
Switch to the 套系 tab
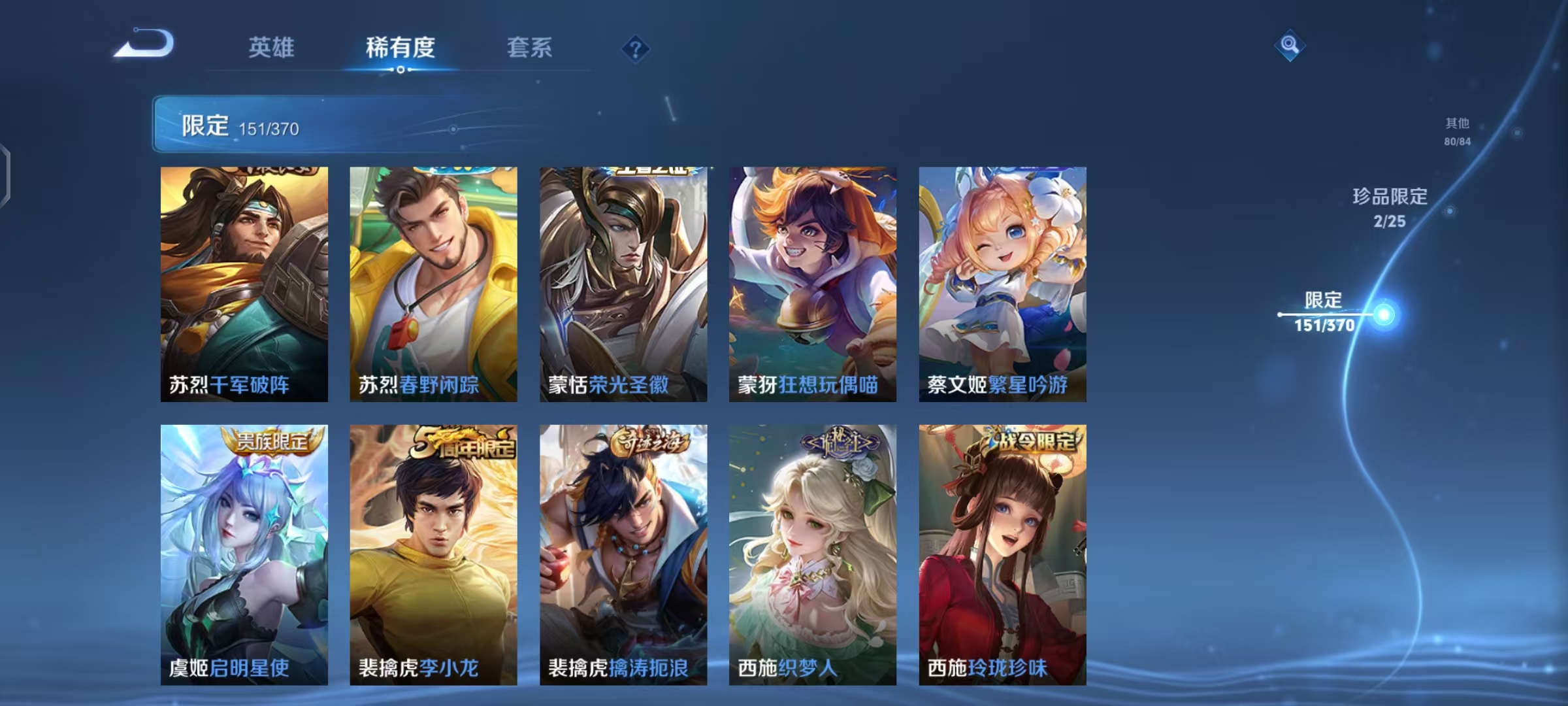(x=530, y=48)
